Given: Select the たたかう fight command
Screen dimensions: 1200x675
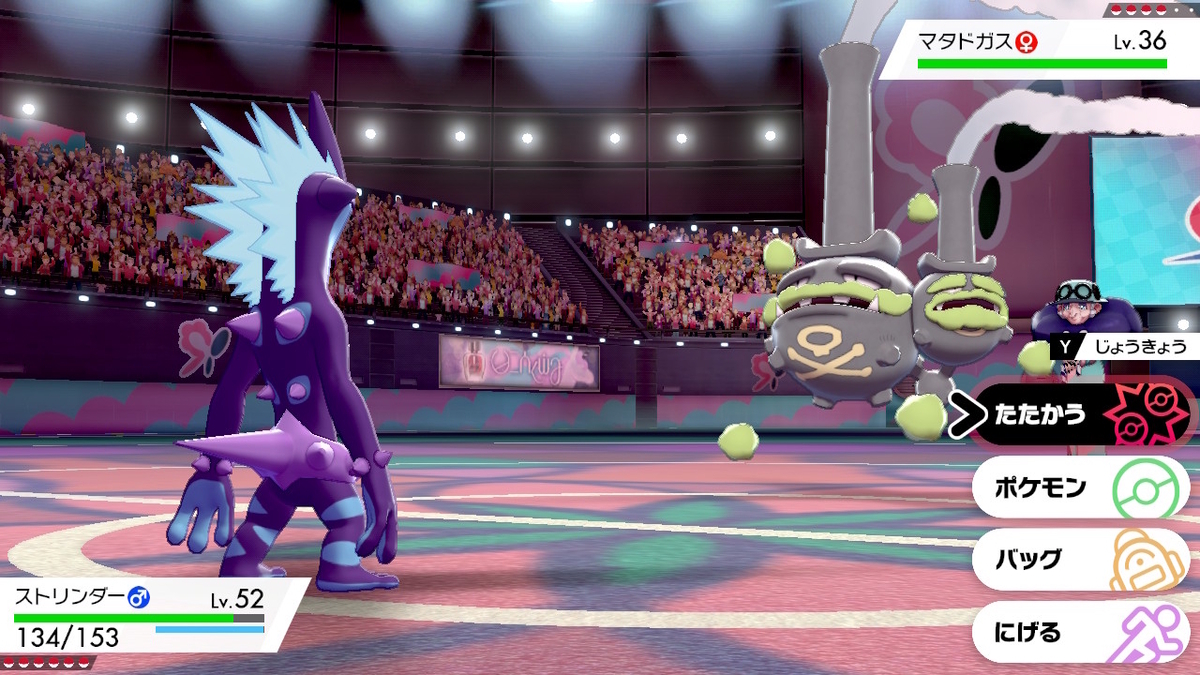Looking at the screenshot, I should pos(1080,414).
